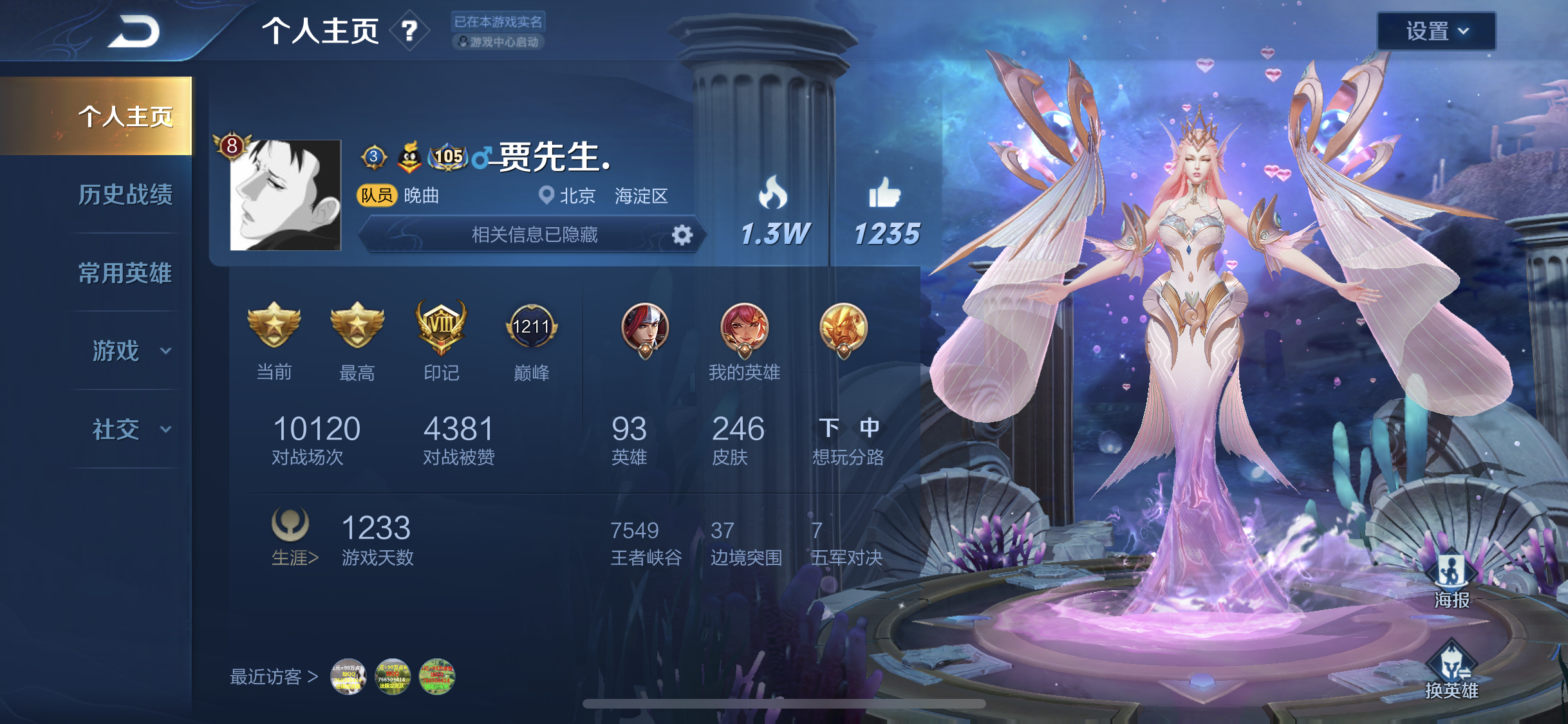Go back using the return arrow
1568x724 pixels.
click(134, 31)
